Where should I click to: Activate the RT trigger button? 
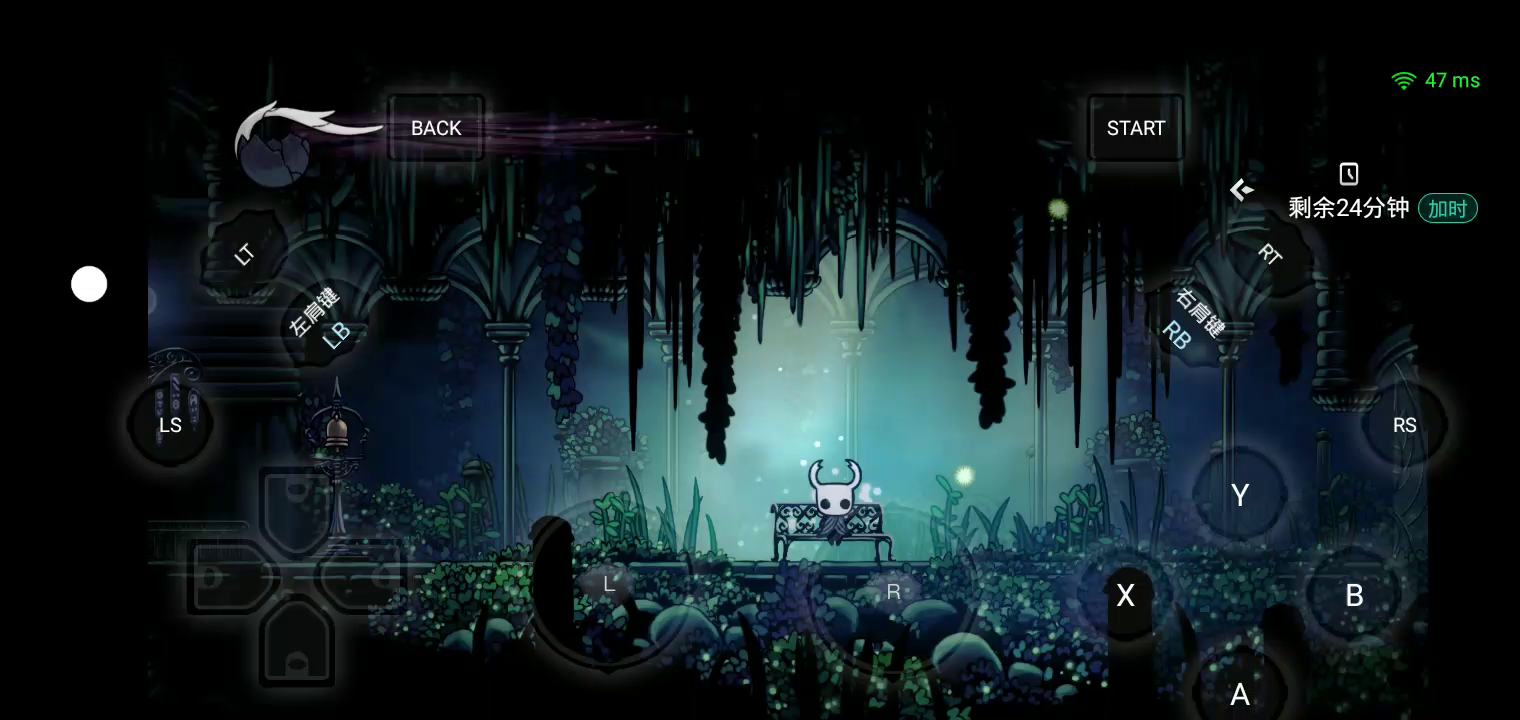tap(1270, 254)
